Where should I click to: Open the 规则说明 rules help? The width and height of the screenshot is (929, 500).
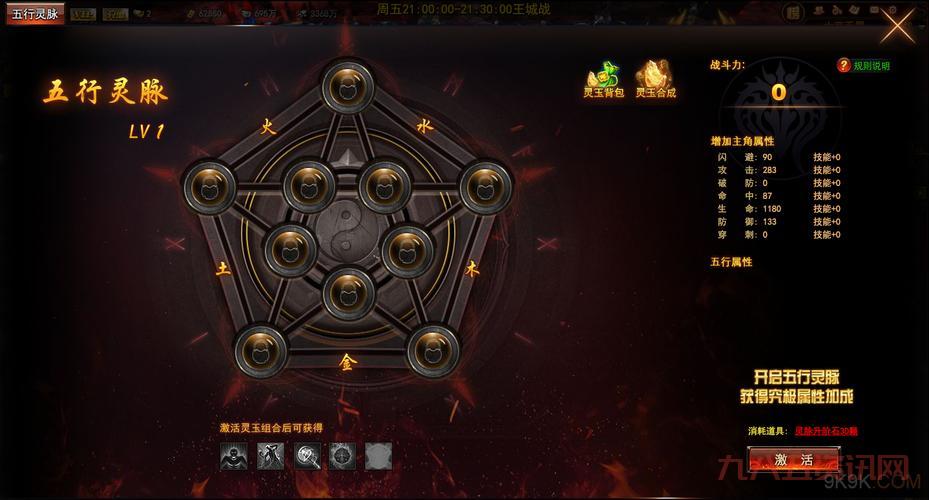pyautogui.click(x=864, y=66)
